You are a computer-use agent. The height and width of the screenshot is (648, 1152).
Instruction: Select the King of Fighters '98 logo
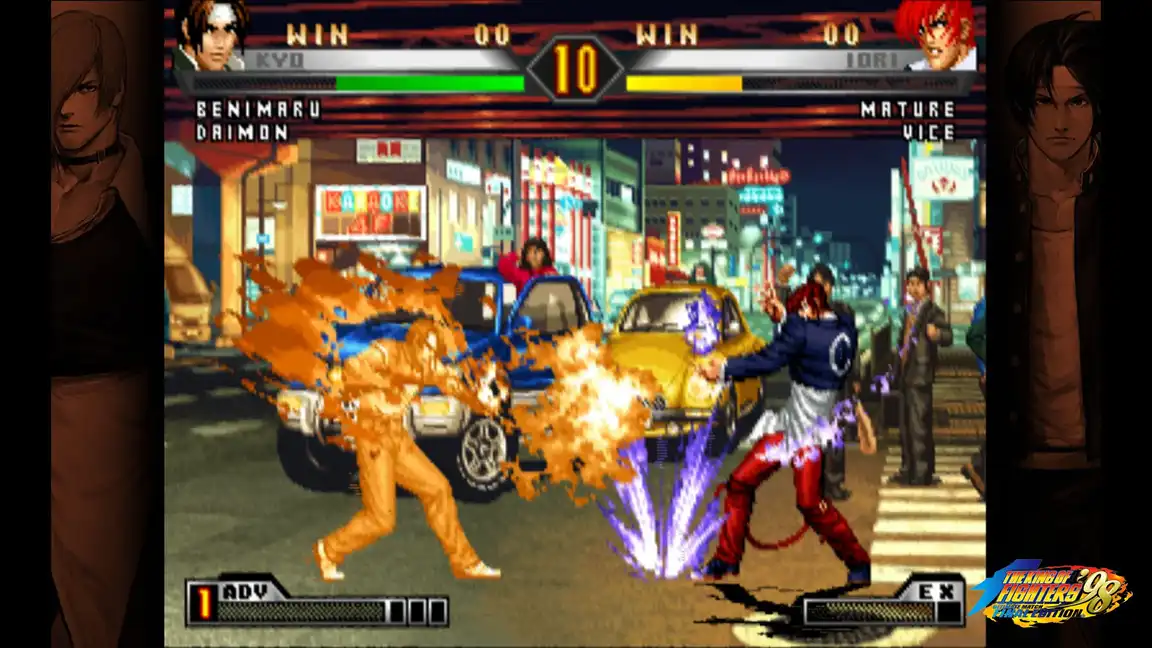pos(1052,593)
